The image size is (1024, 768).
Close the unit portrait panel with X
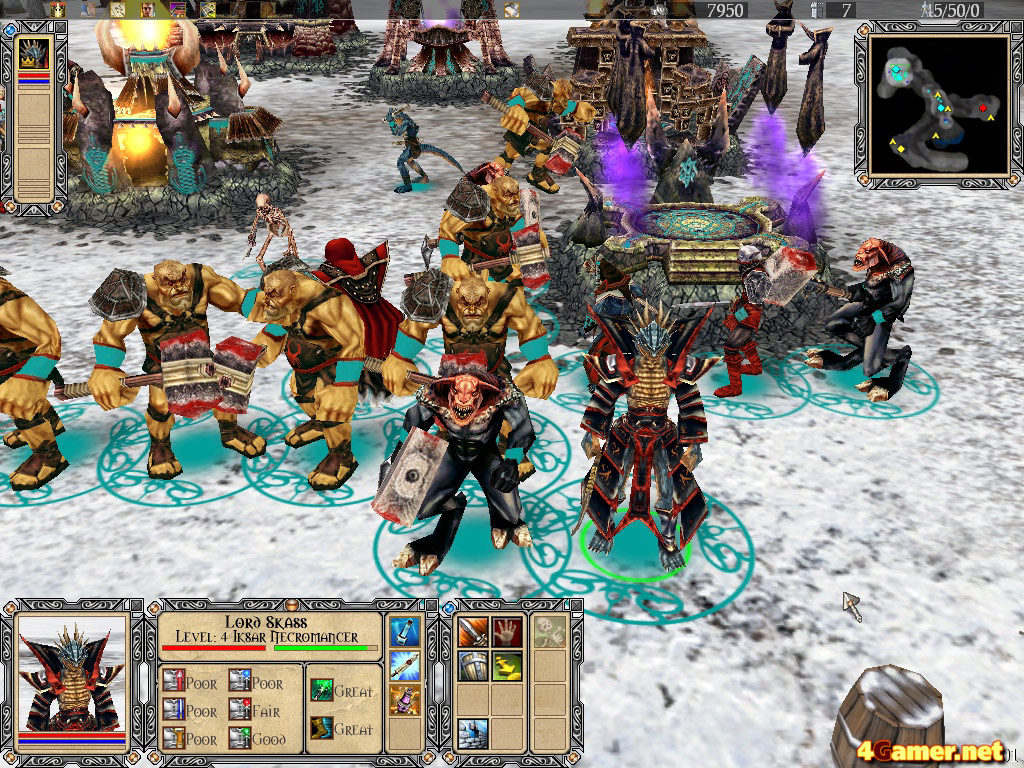tap(137, 607)
